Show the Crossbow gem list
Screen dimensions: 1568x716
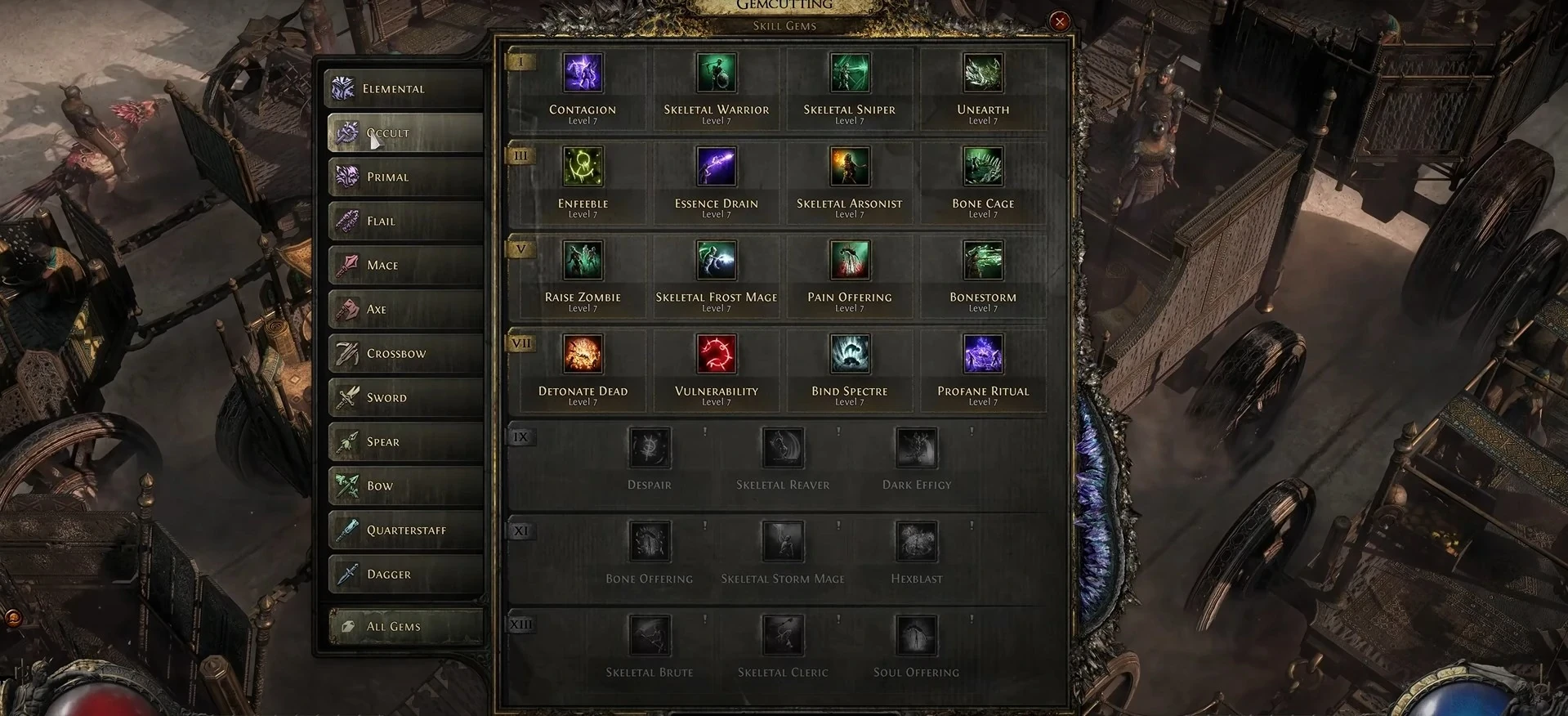point(404,353)
